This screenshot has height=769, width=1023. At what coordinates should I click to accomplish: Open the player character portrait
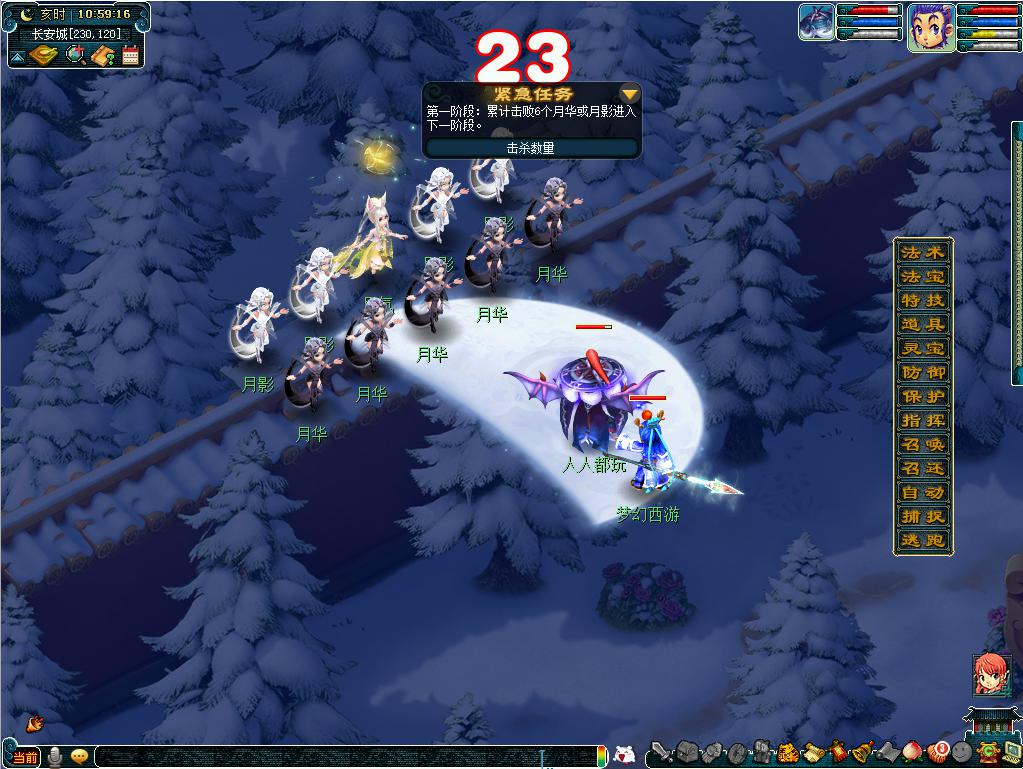click(930, 27)
